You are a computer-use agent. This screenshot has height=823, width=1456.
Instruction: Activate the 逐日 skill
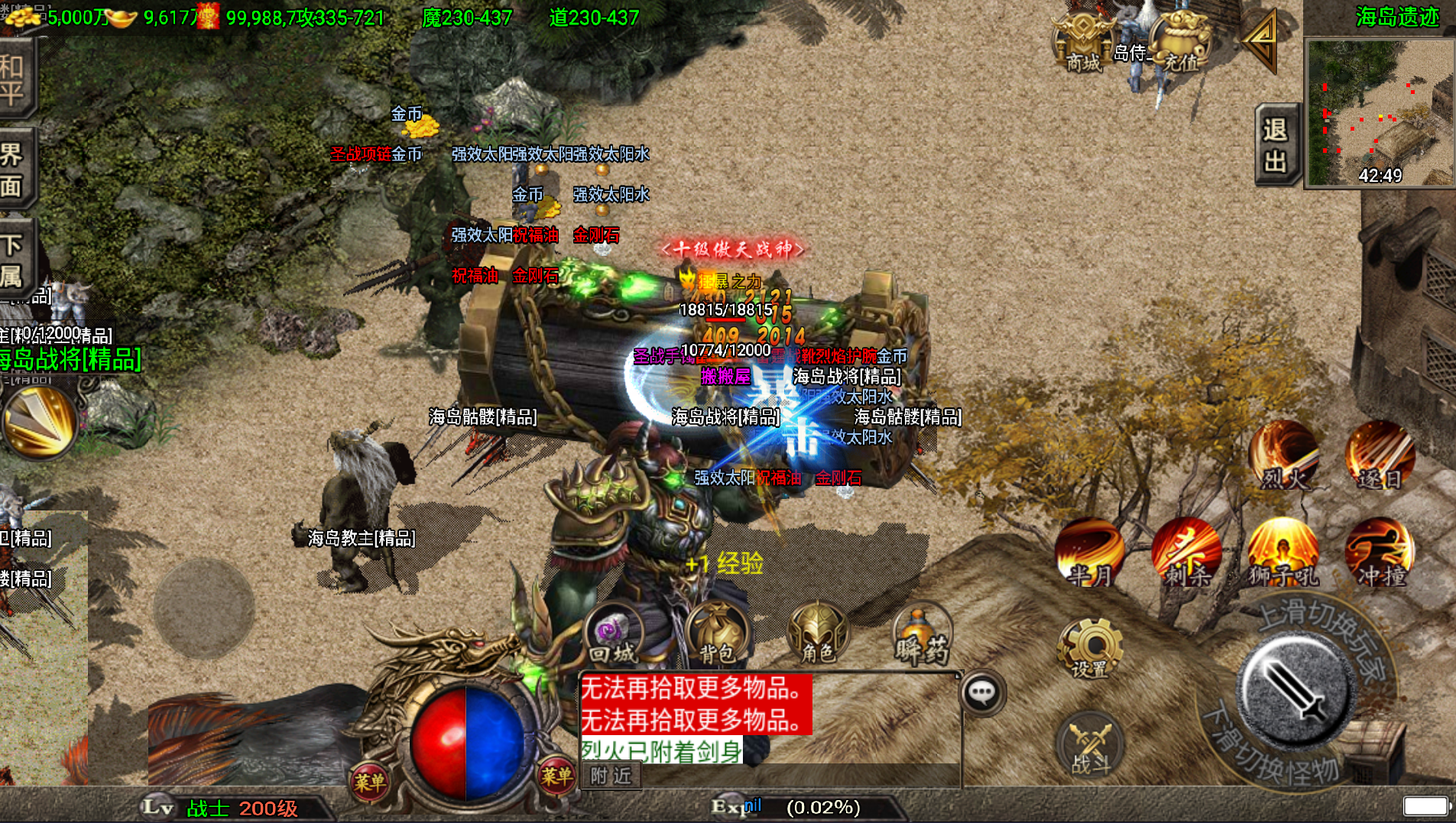[x=1380, y=456]
